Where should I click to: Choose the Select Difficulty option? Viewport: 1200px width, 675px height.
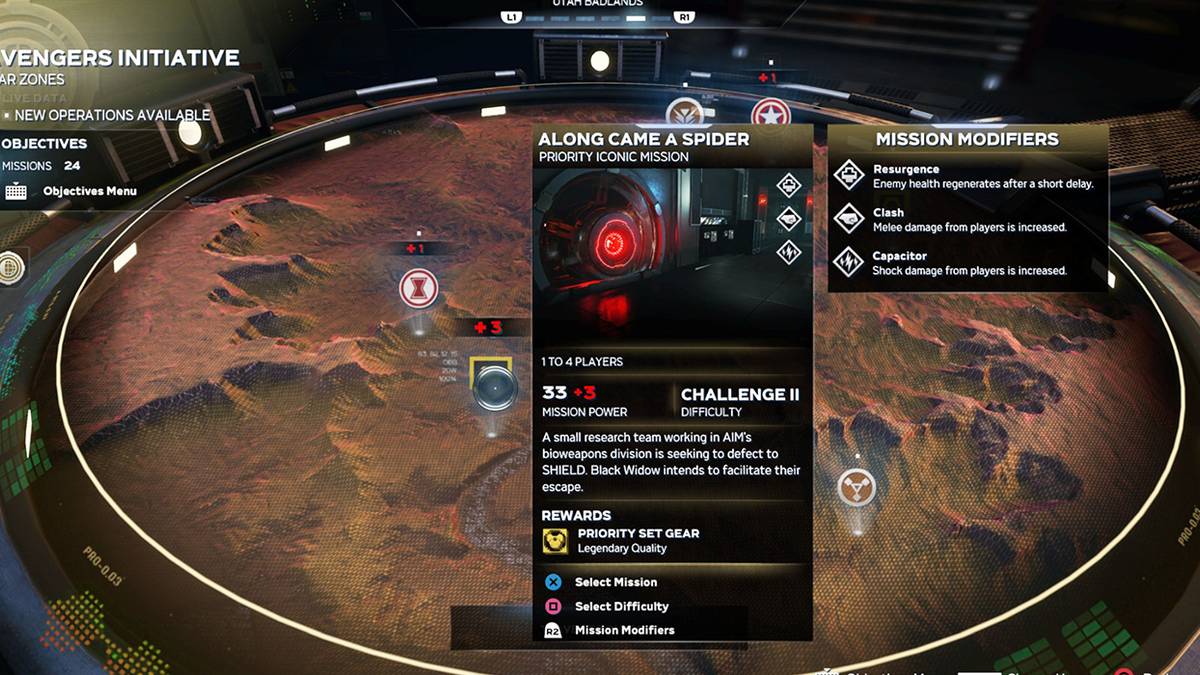620,606
